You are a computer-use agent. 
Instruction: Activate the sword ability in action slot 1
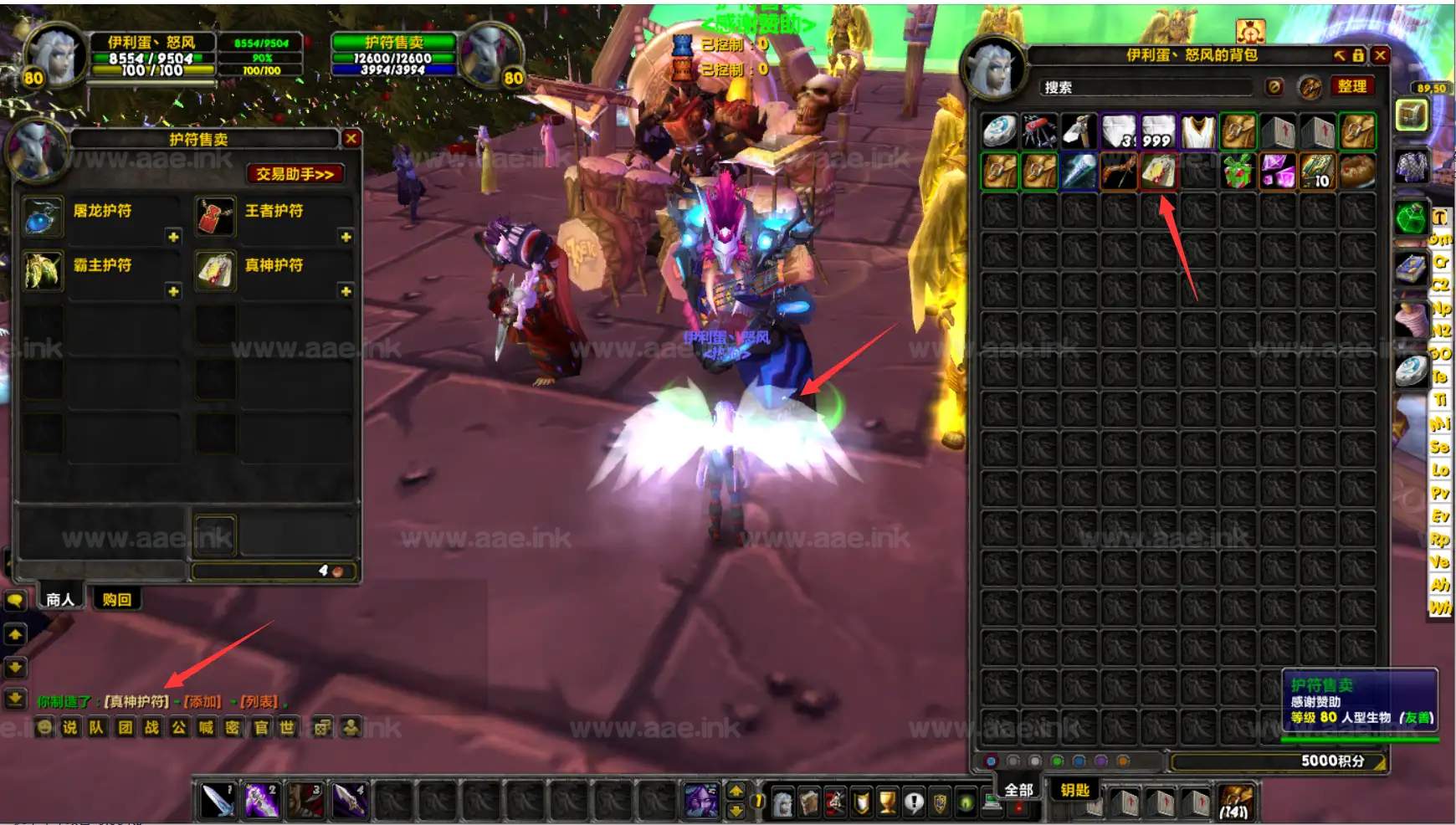point(218,801)
